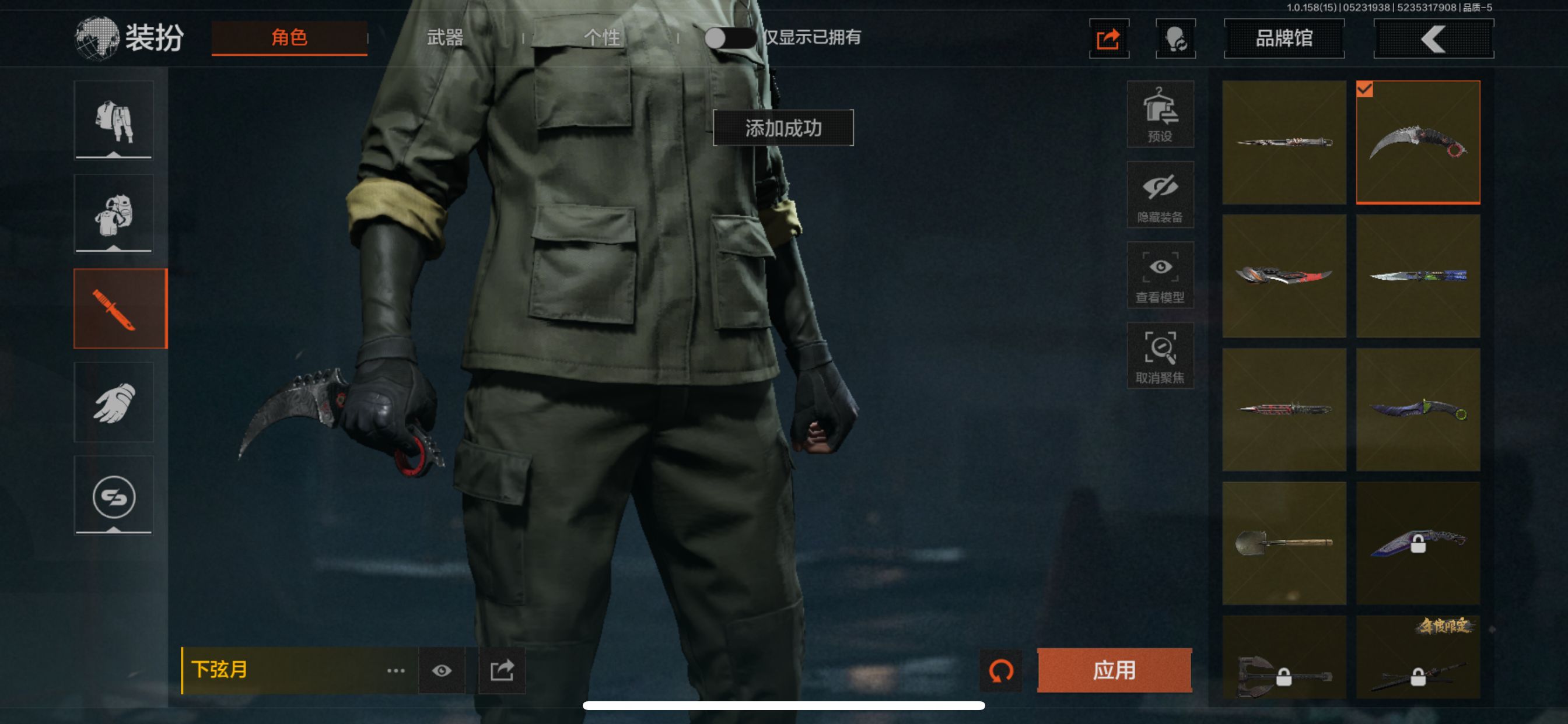Screen dimensions: 1568x724
Task: Select the karambit knife skin thumbnail
Action: coord(1417,142)
